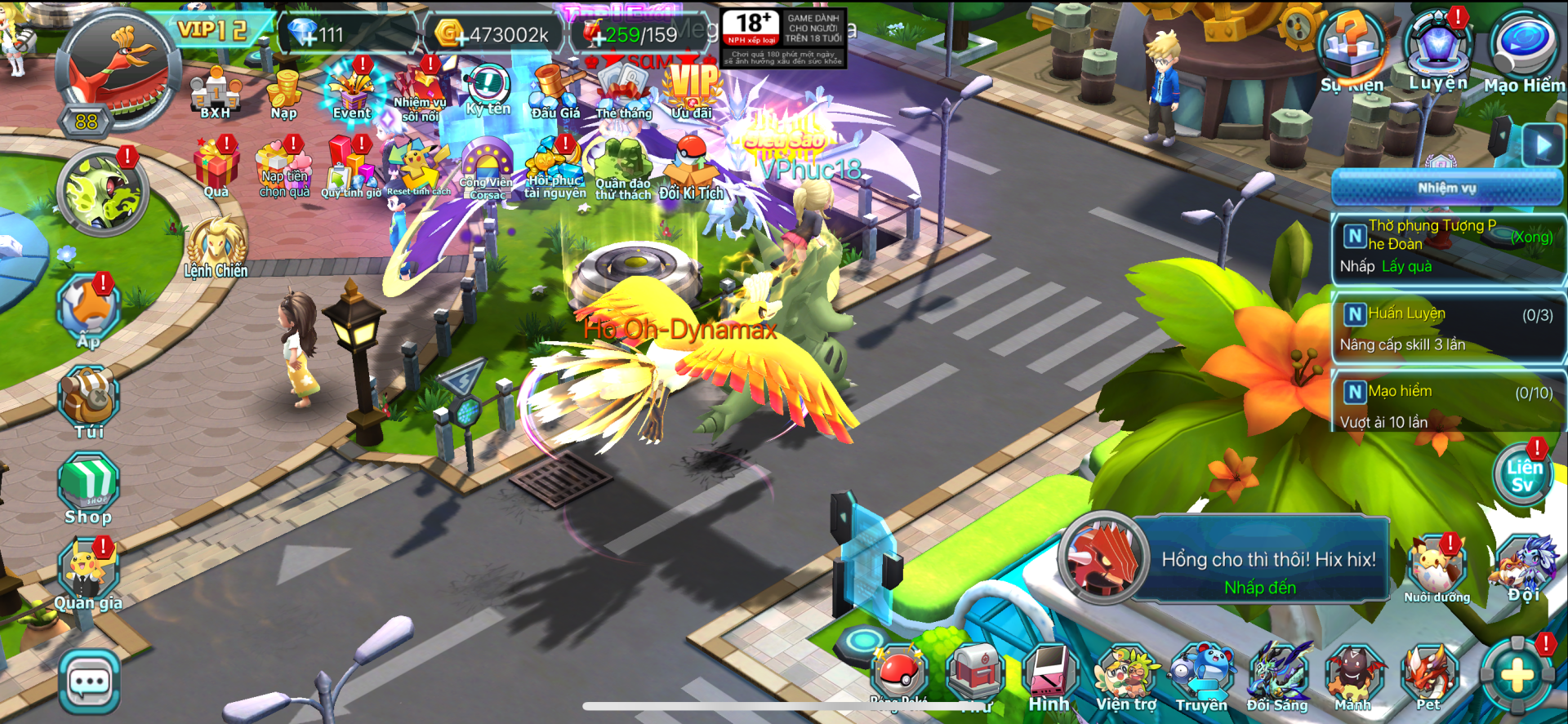Open the Túi backpack inventory
1568x724 pixels.
89,402
